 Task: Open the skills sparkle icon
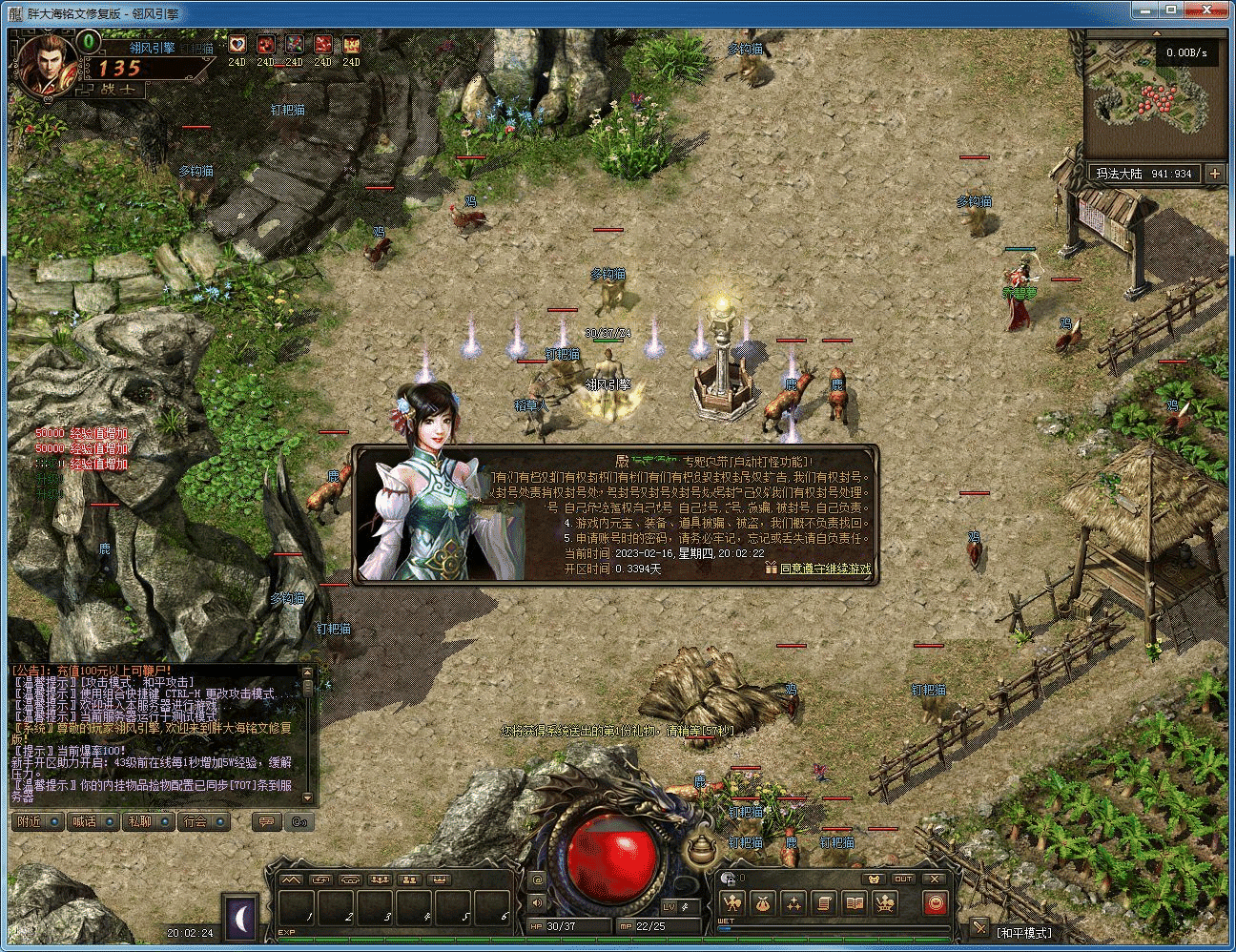click(793, 902)
